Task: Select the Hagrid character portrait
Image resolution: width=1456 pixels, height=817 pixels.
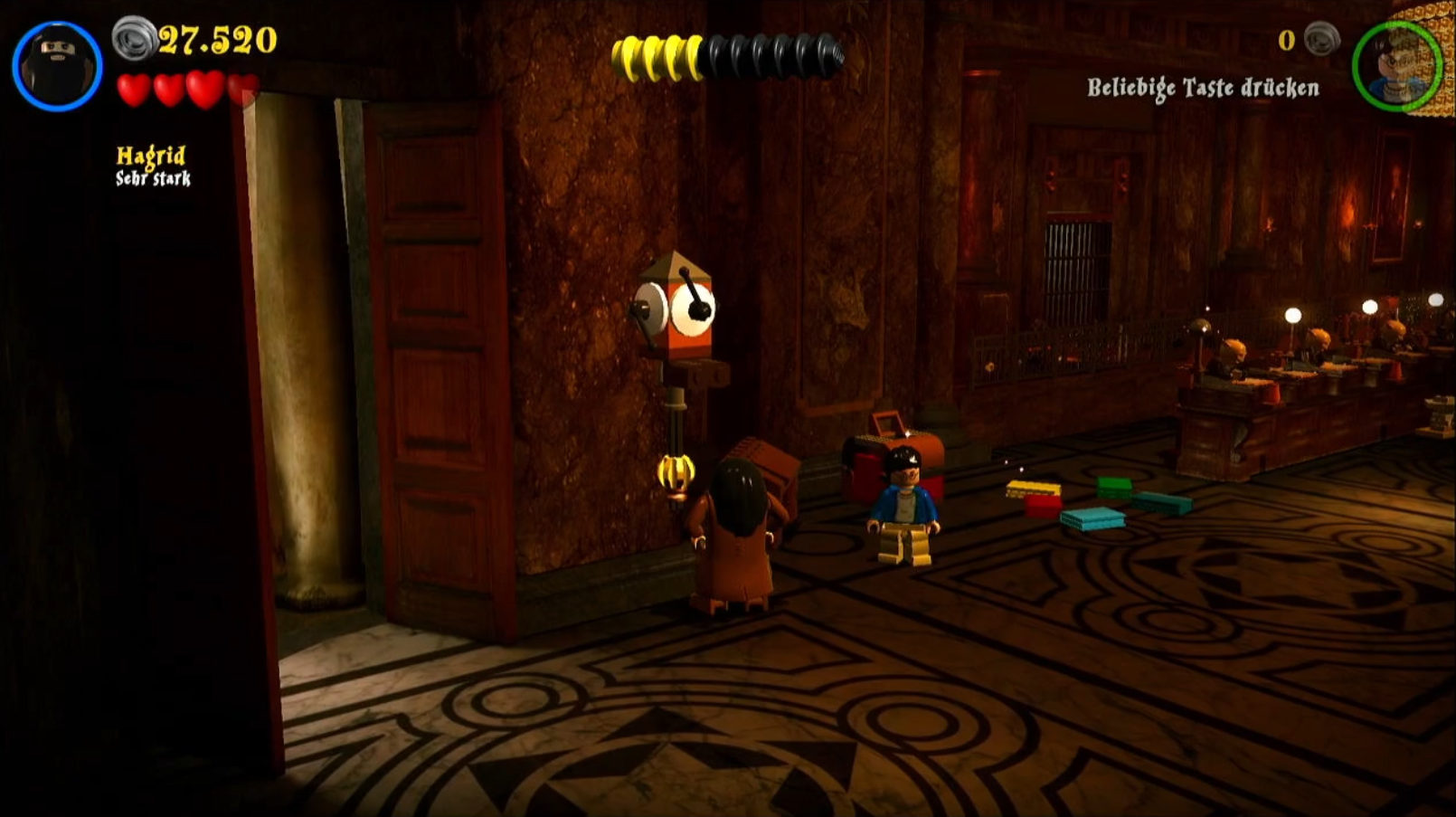Action: 57,66
